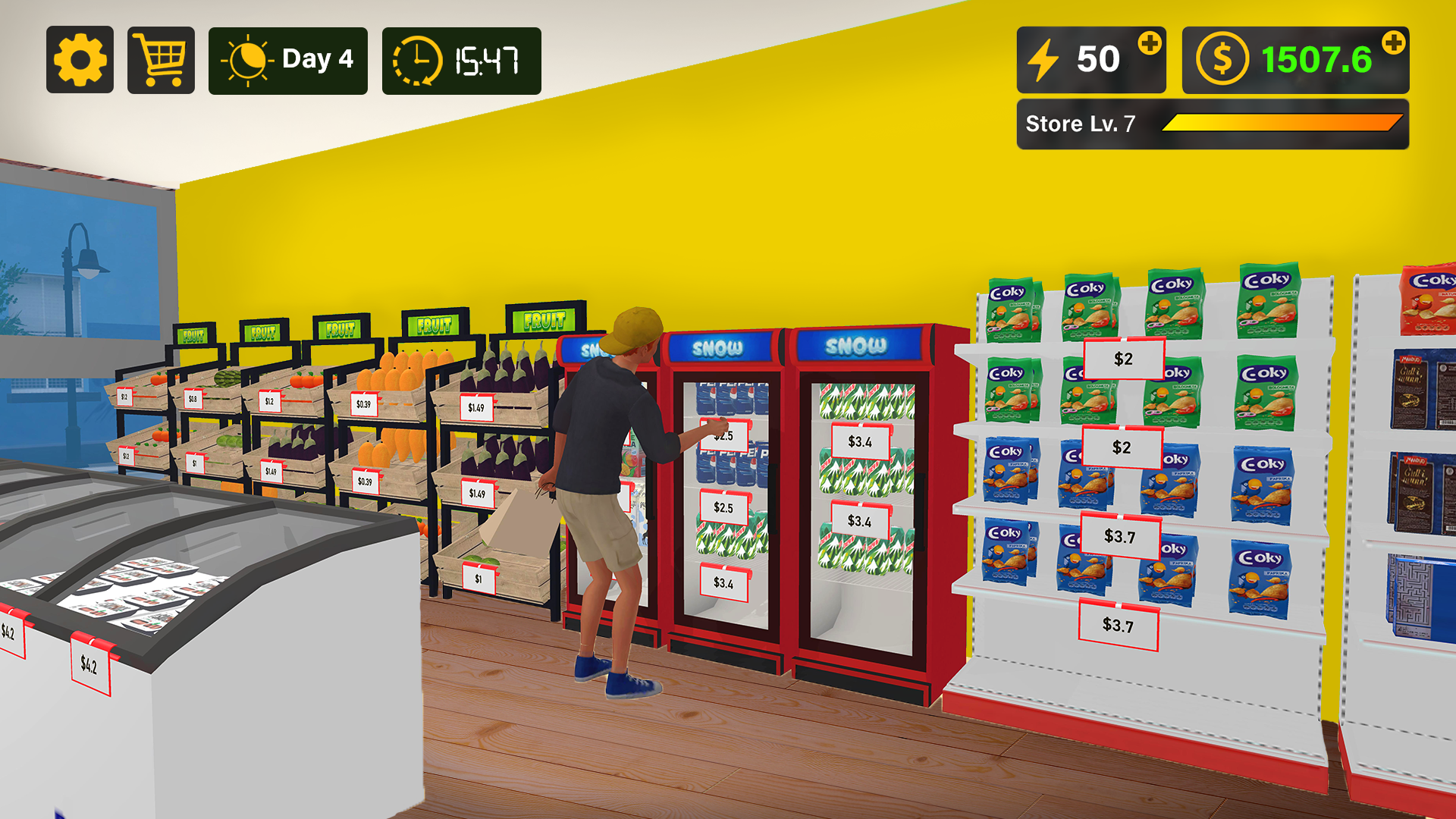Image resolution: width=1456 pixels, height=819 pixels.
Task: Select the $2 price tag on Coky chips shelf
Action: pyautogui.click(x=1122, y=359)
